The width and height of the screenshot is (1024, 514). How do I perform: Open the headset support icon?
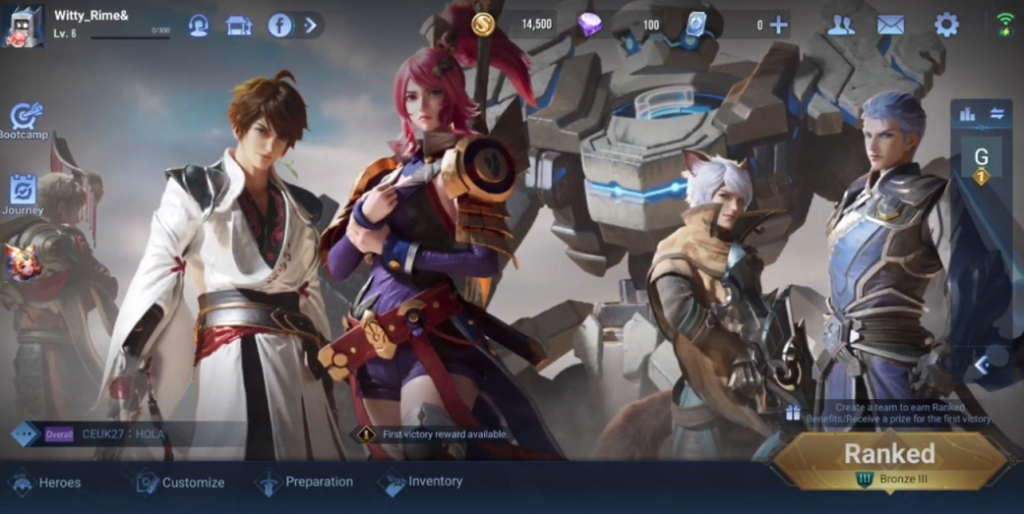pos(198,25)
